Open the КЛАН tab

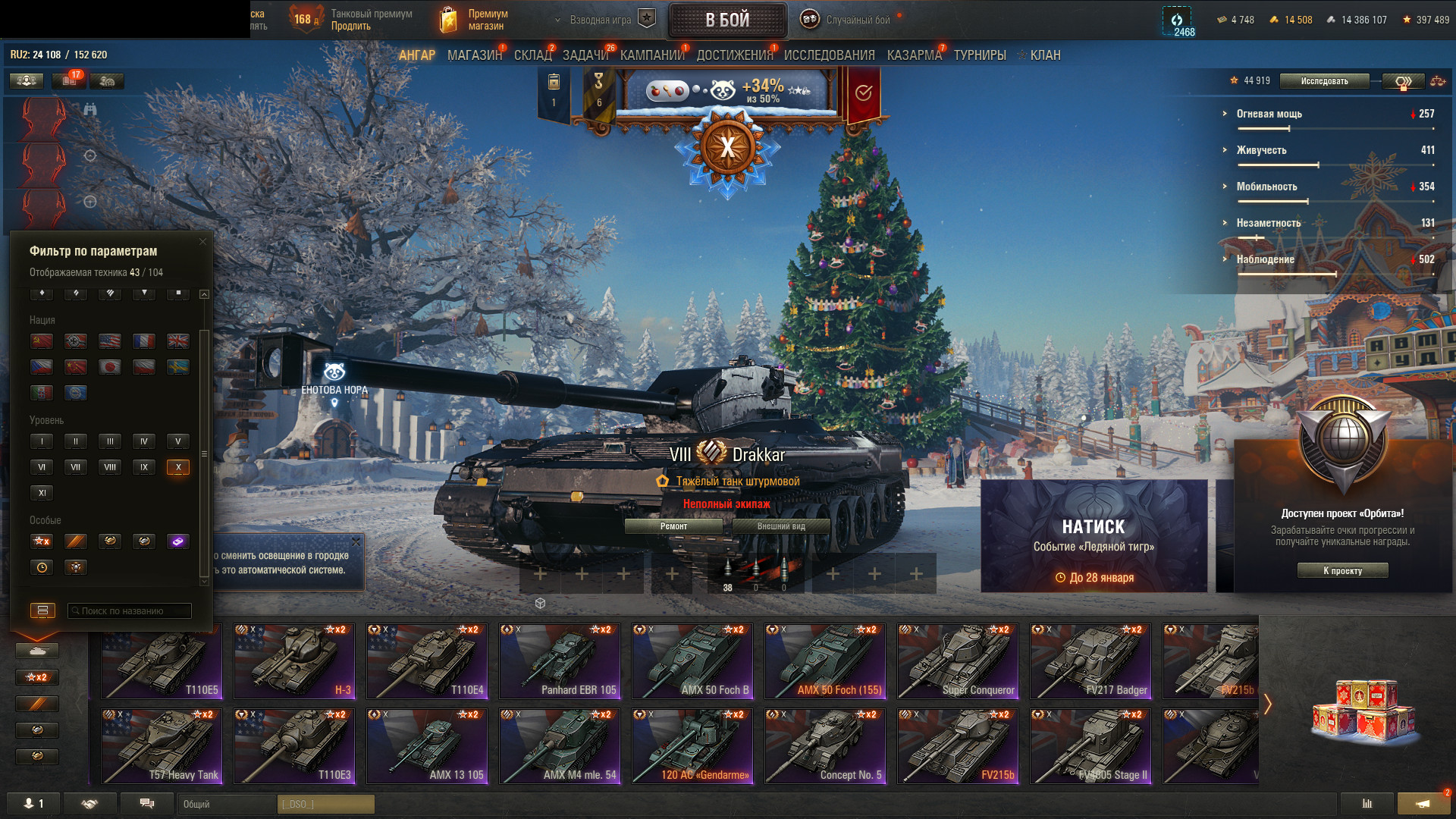tap(1044, 55)
